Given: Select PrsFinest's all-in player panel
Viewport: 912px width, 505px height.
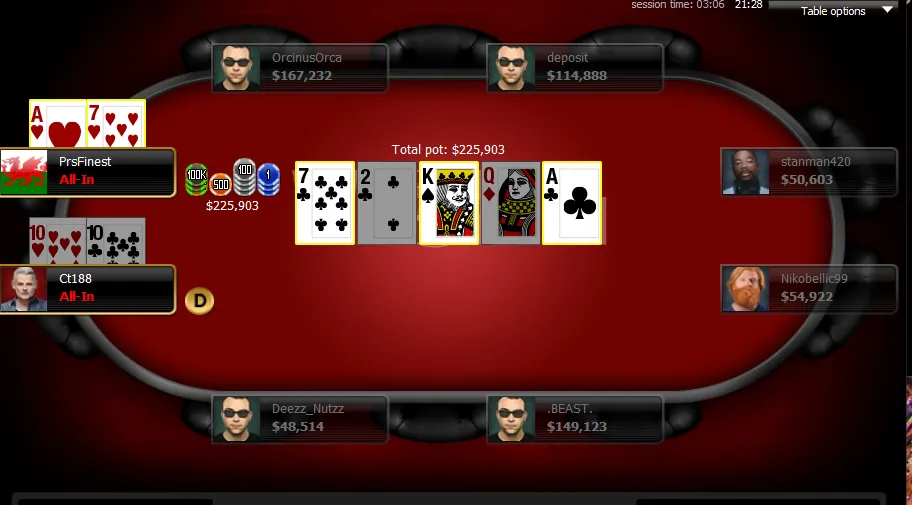Looking at the screenshot, I should coord(88,172).
